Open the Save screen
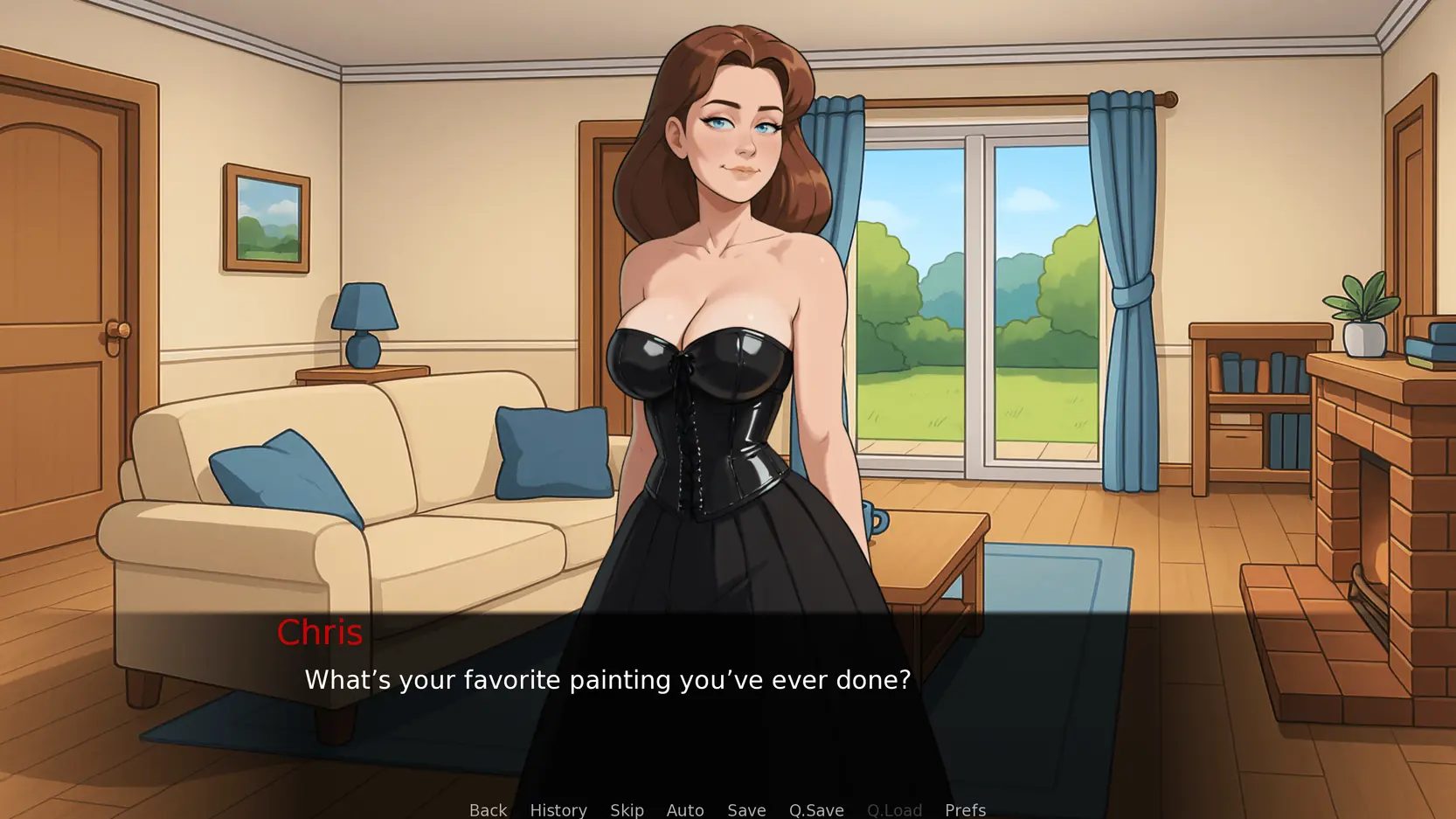The width and height of the screenshot is (1456, 819). pos(746,809)
